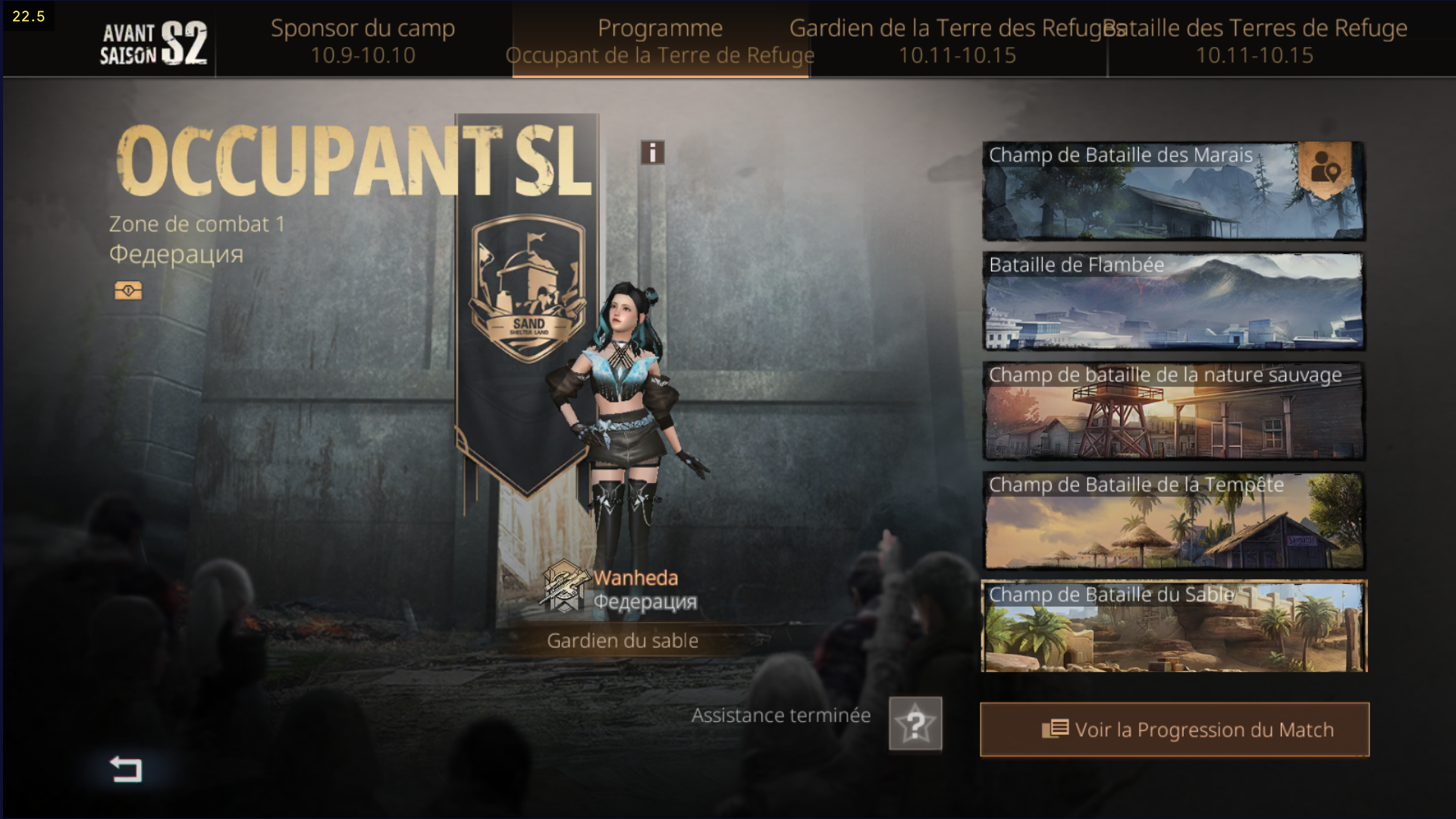Click the info icon beside the title
Image resolution: width=1456 pixels, height=819 pixels.
click(652, 152)
